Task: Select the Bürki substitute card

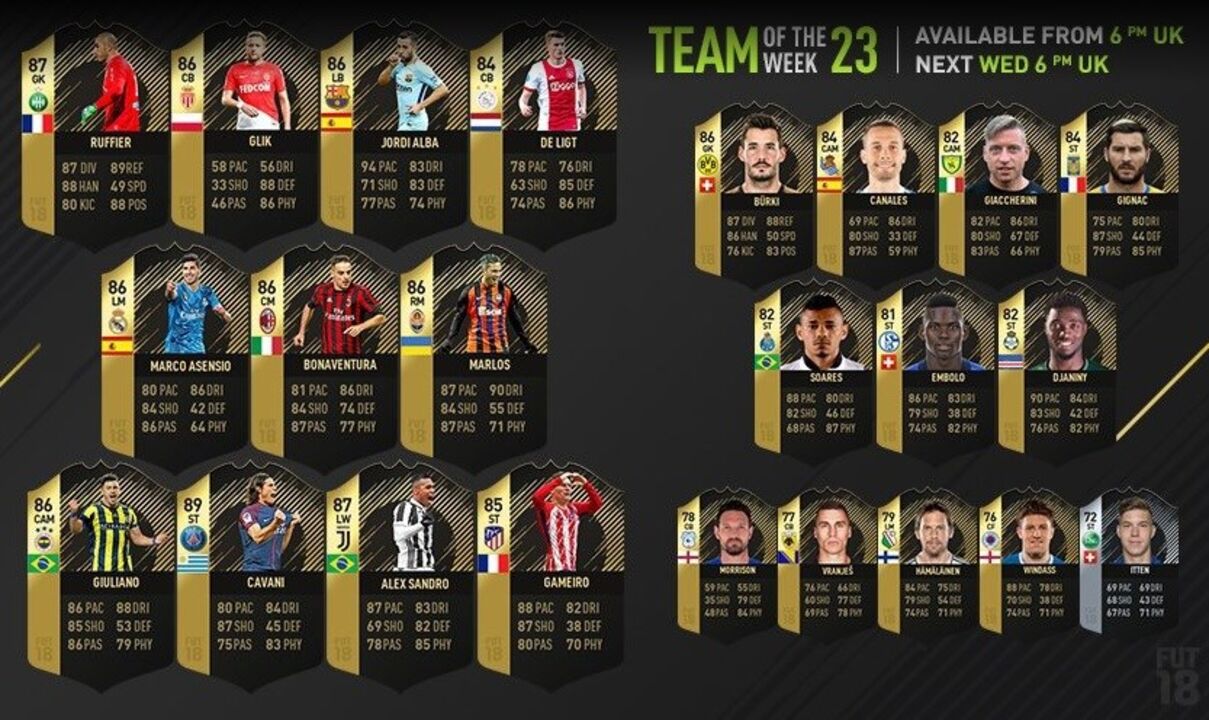Action: 754,192
